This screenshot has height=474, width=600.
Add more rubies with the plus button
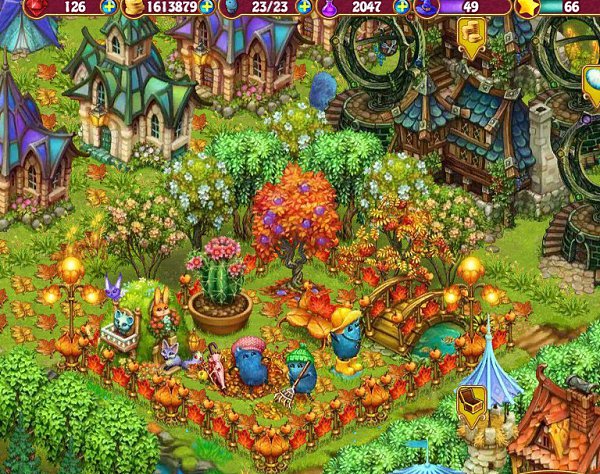(108, 6)
